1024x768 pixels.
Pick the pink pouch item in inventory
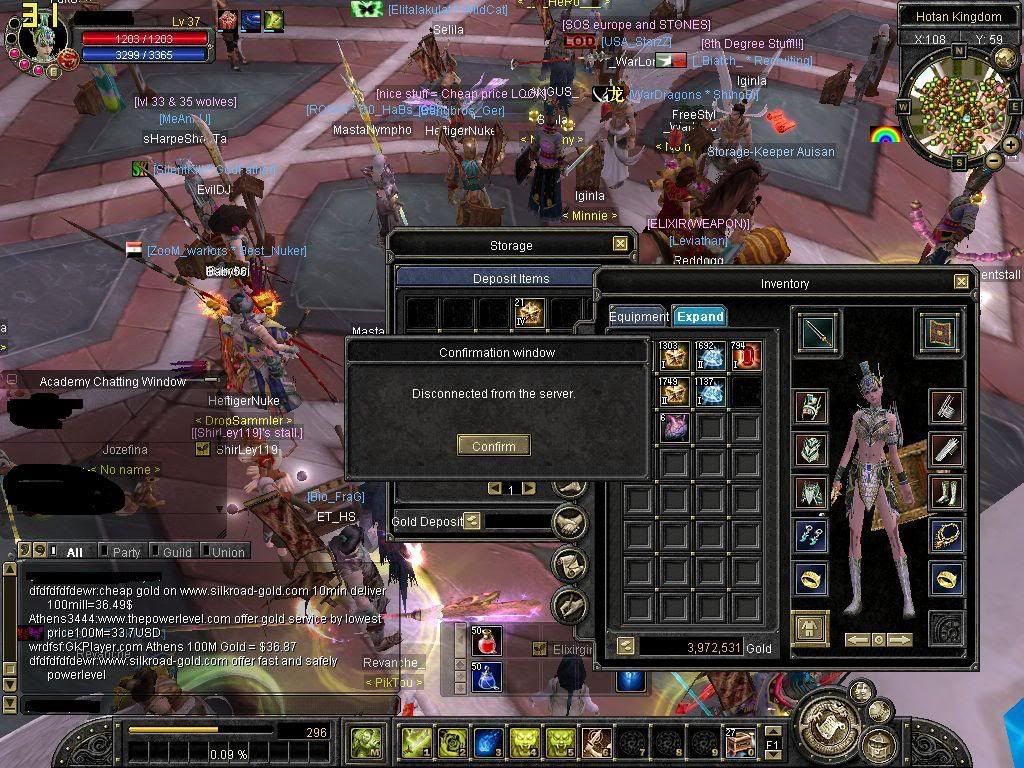675,427
